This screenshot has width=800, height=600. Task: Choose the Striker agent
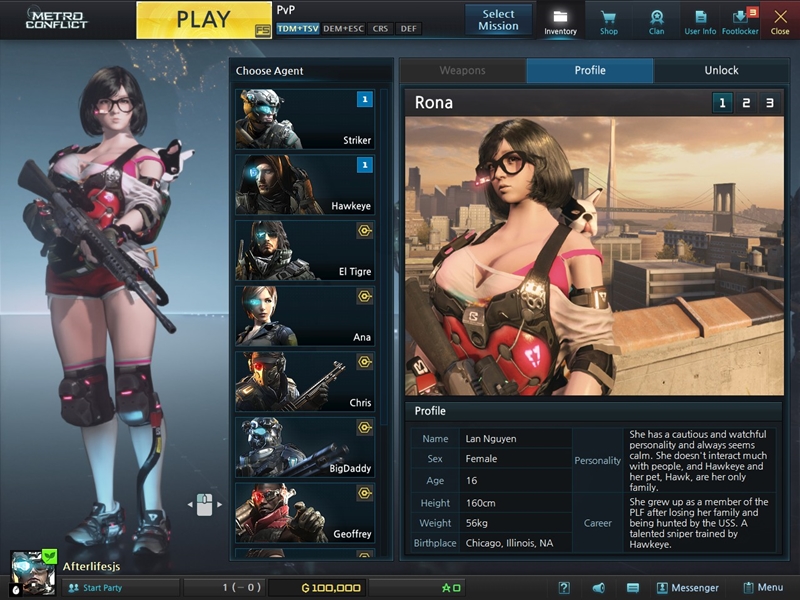coord(304,119)
